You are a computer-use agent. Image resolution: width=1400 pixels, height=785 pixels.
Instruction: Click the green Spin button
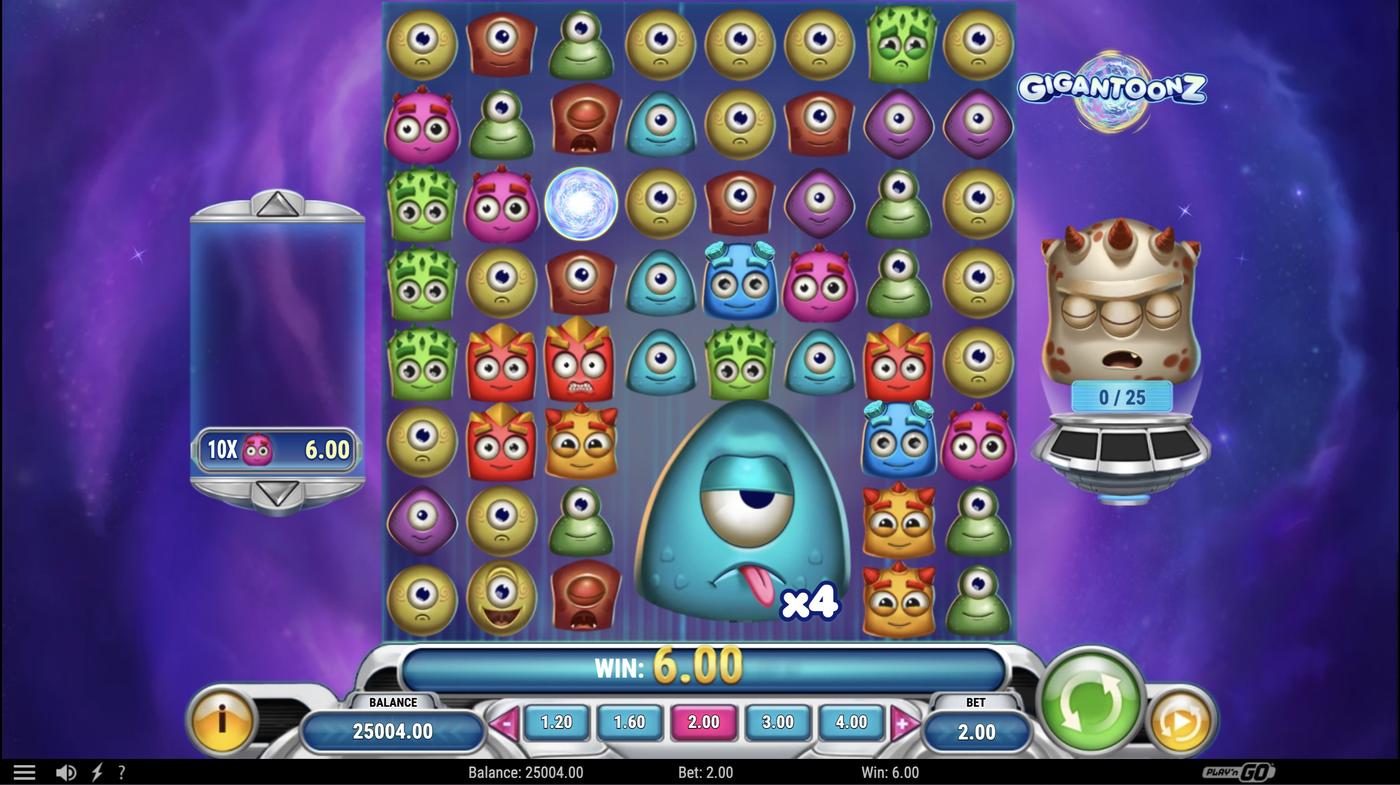coord(1089,701)
